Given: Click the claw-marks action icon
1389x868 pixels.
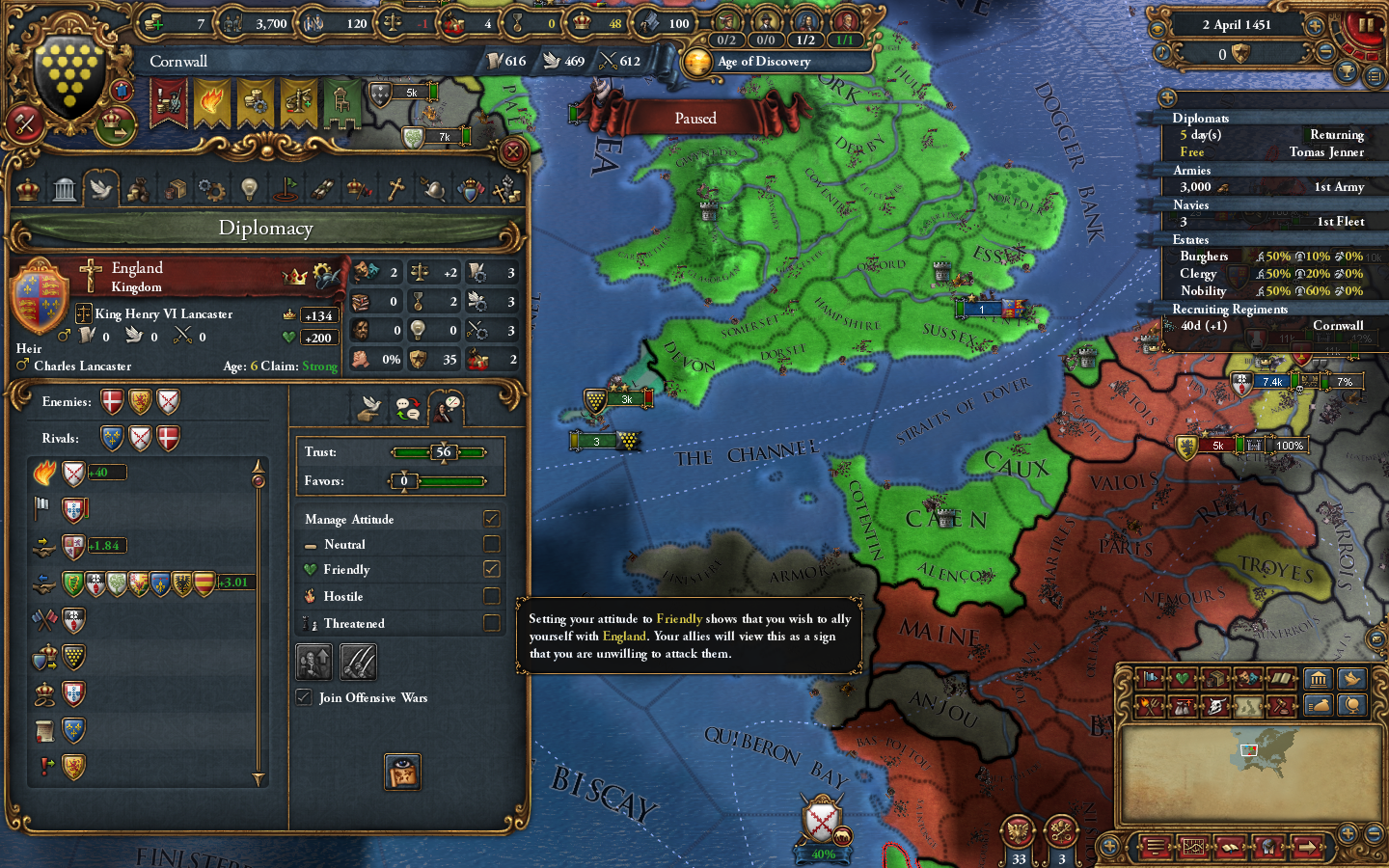Looking at the screenshot, I should point(360,663).
